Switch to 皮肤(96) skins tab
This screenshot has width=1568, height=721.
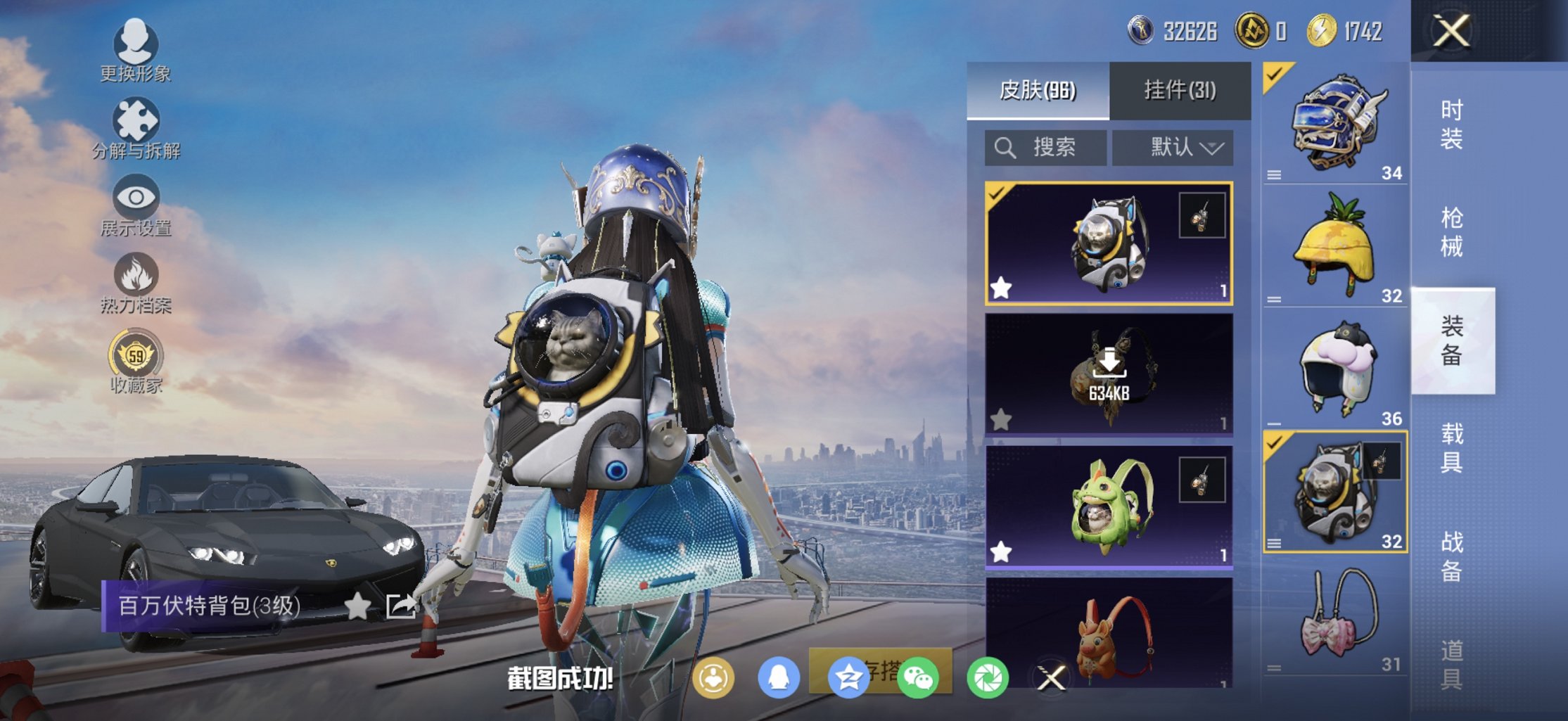[x=1038, y=90]
